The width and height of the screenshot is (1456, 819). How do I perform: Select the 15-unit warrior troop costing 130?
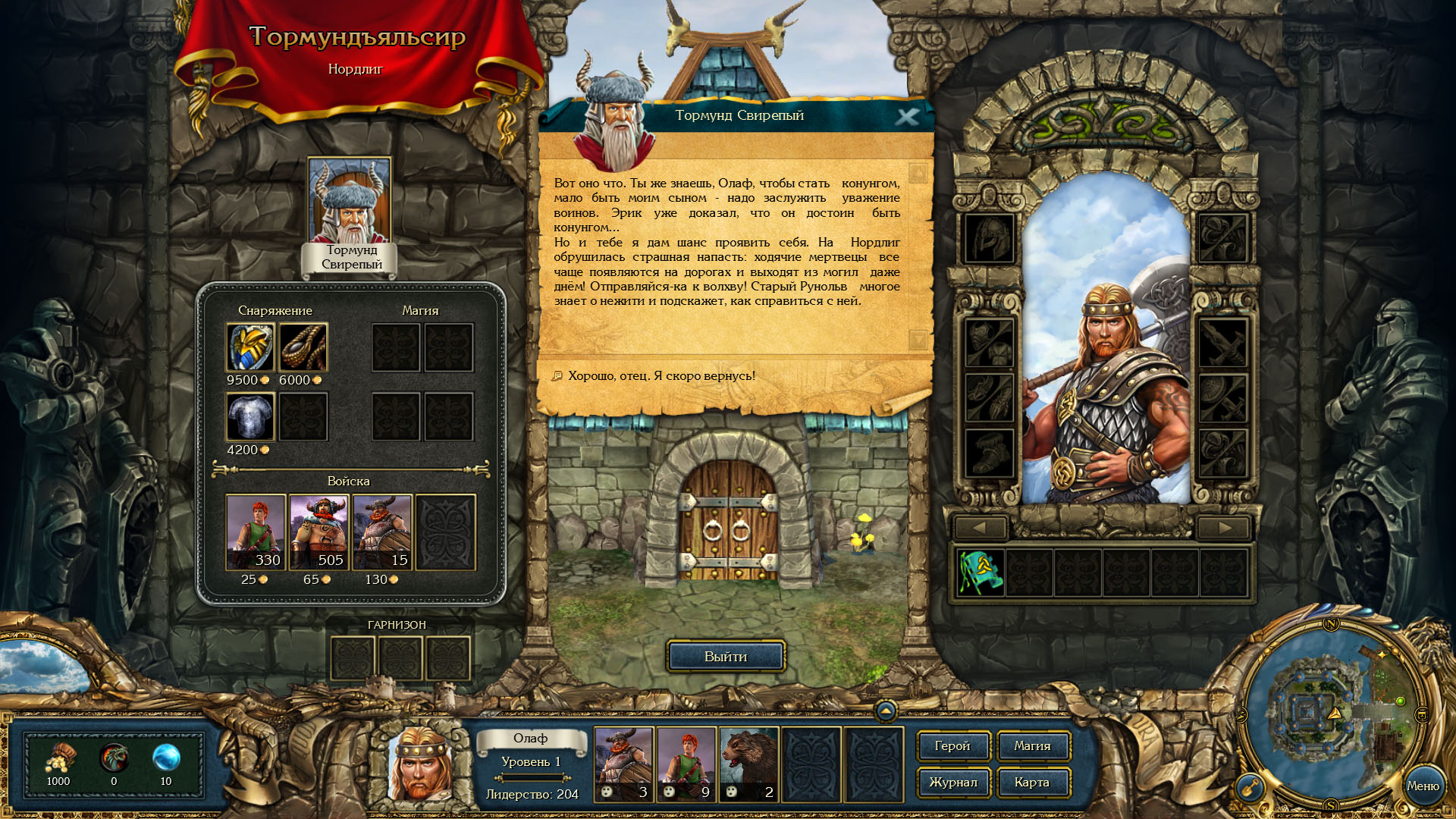coord(382,532)
